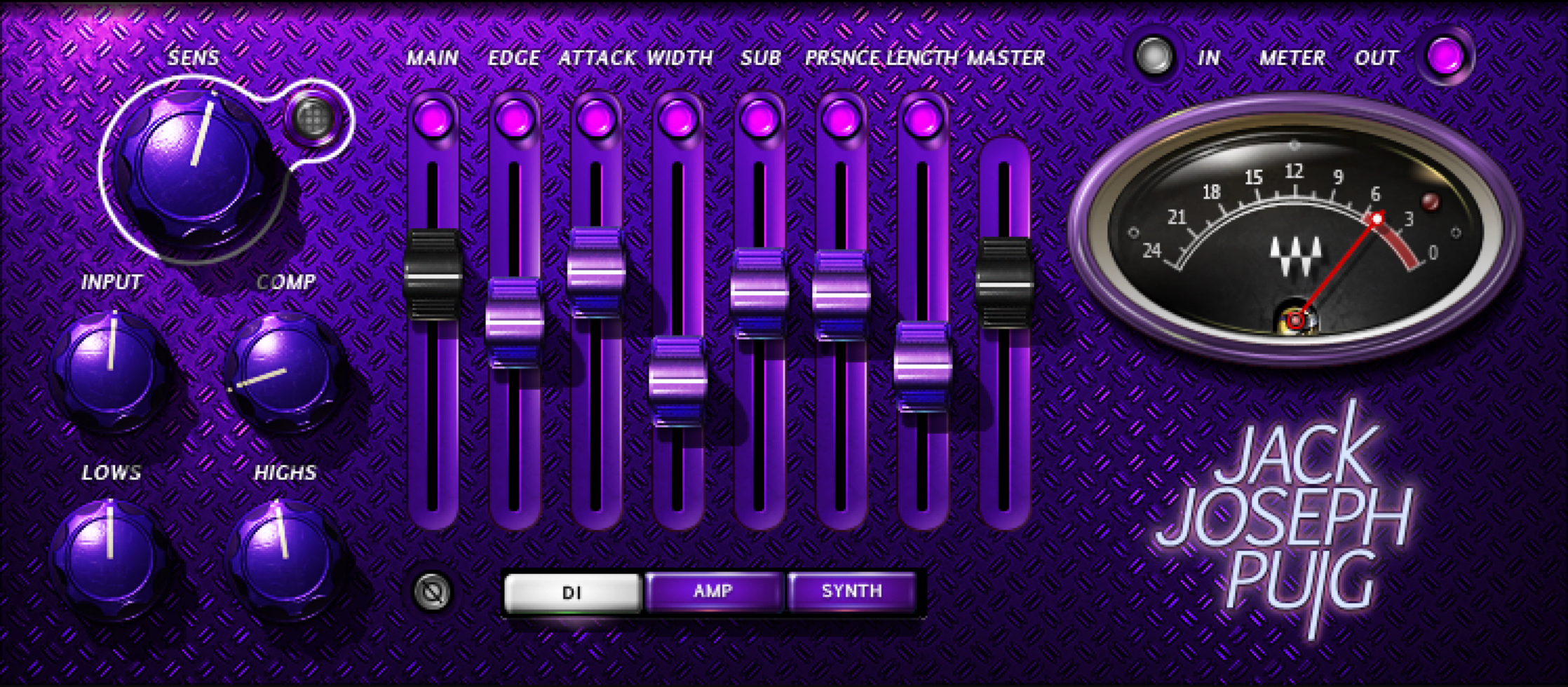Image resolution: width=1568 pixels, height=687 pixels.
Task: Click the HIGHS knob
Action: point(284,557)
